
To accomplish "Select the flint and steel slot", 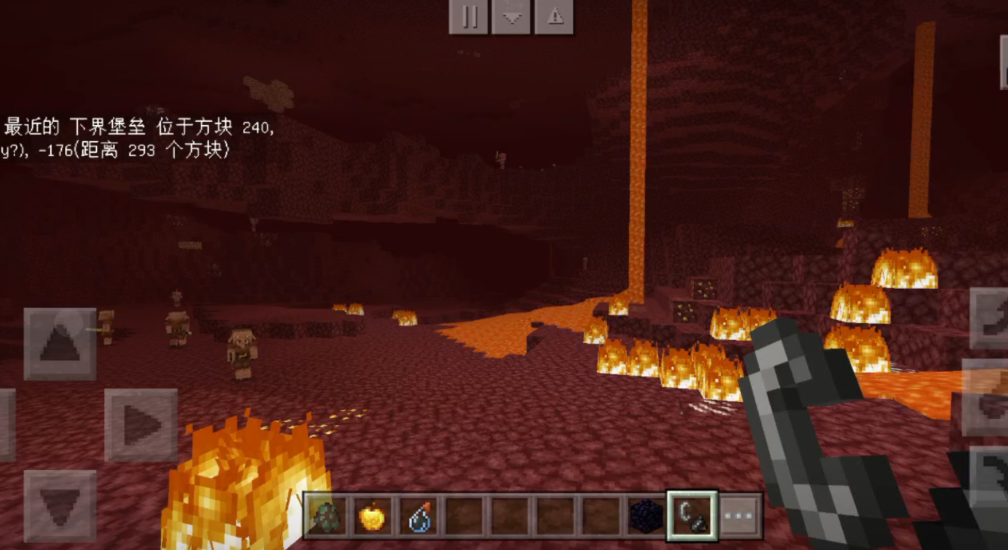I will [x=692, y=516].
